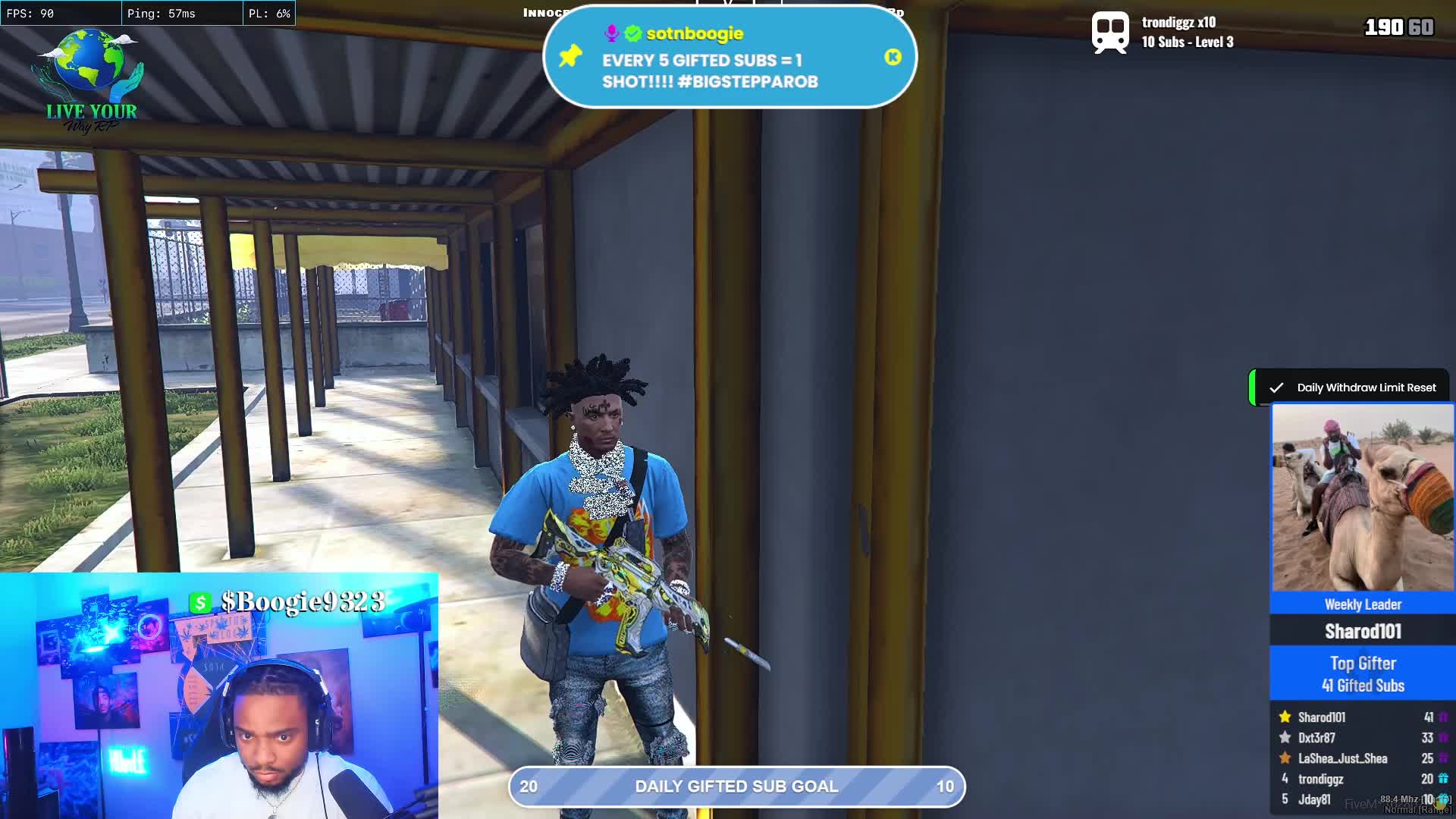This screenshot has height=819, width=1456.
Task: Open the $Boogie9323 Cash App tag
Action: pyautogui.click(x=289, y=602)
